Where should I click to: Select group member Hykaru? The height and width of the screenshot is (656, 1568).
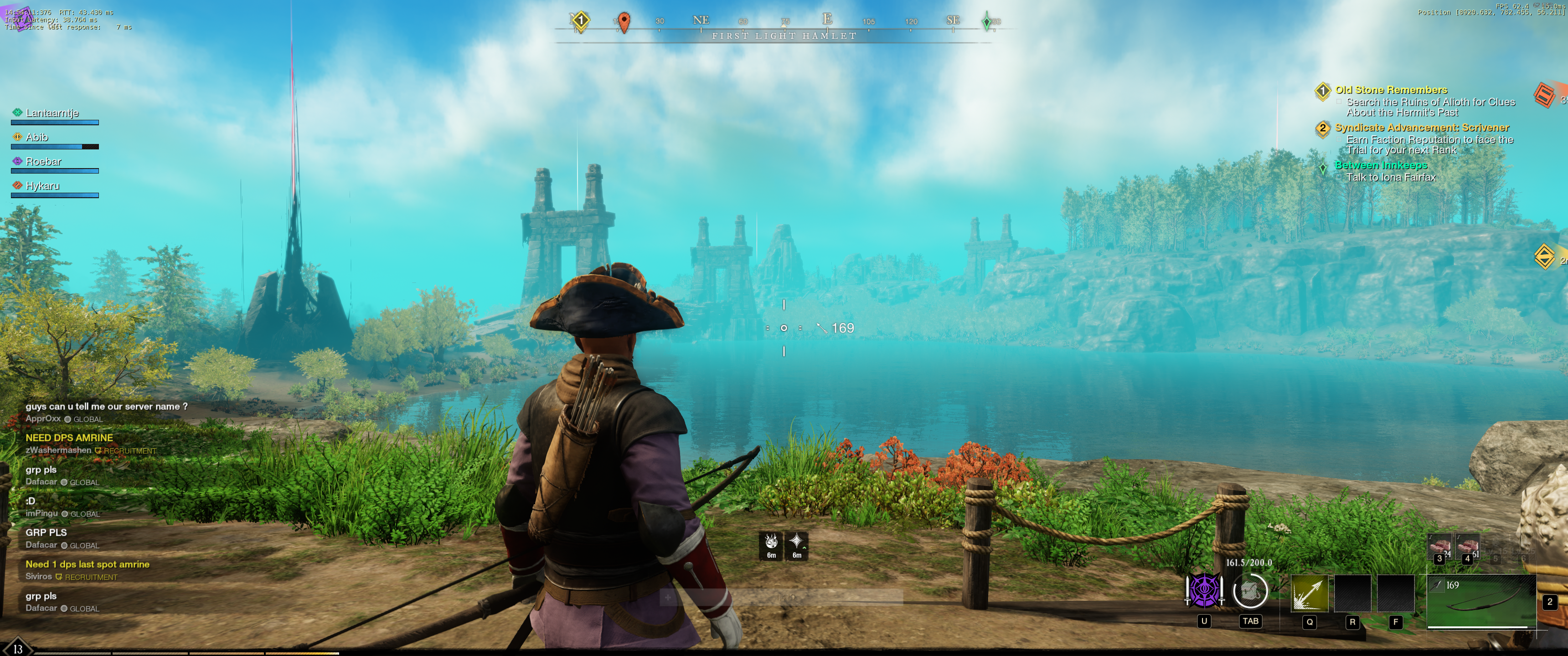coord(42,186)
